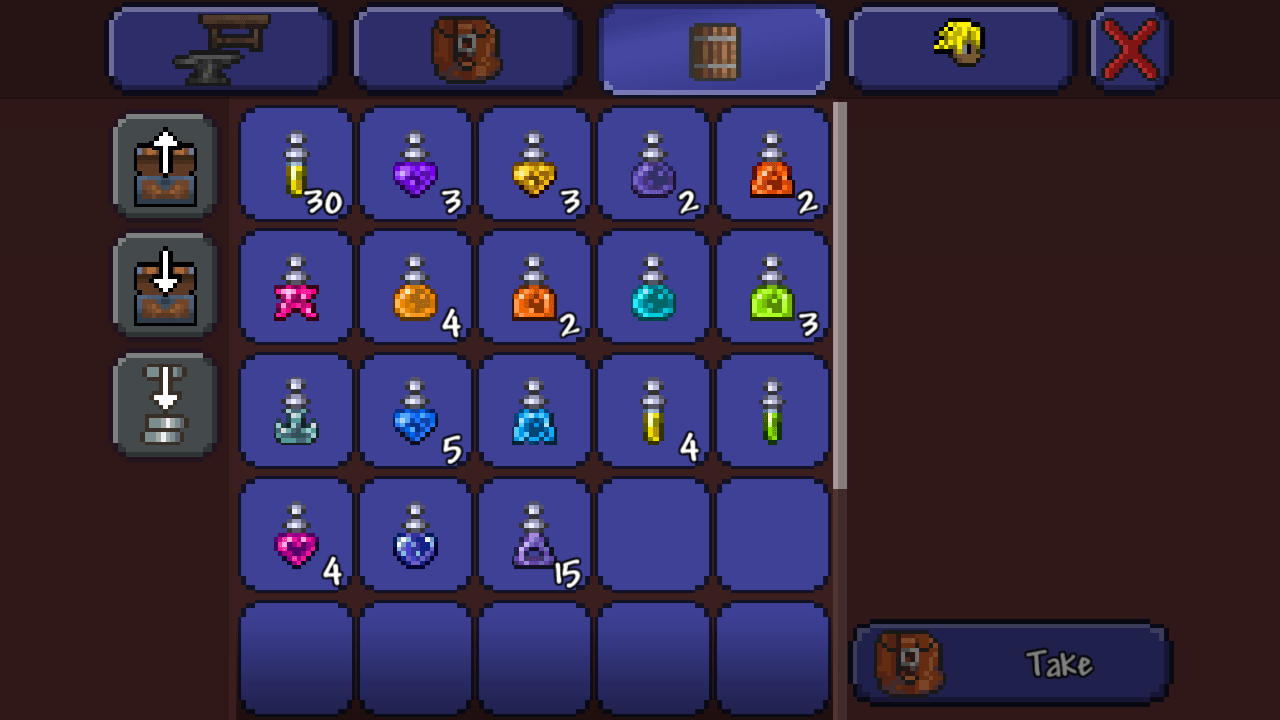Open the coin purse tab
Screen dimensions: 1280x720
(x=960, y=47)
